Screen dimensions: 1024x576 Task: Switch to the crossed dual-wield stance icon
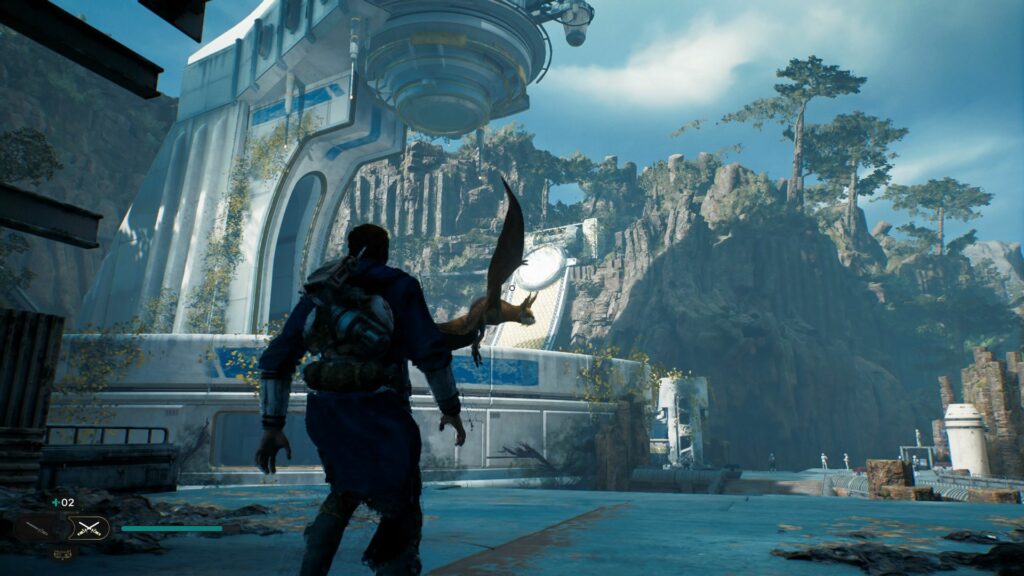(87, 528)
